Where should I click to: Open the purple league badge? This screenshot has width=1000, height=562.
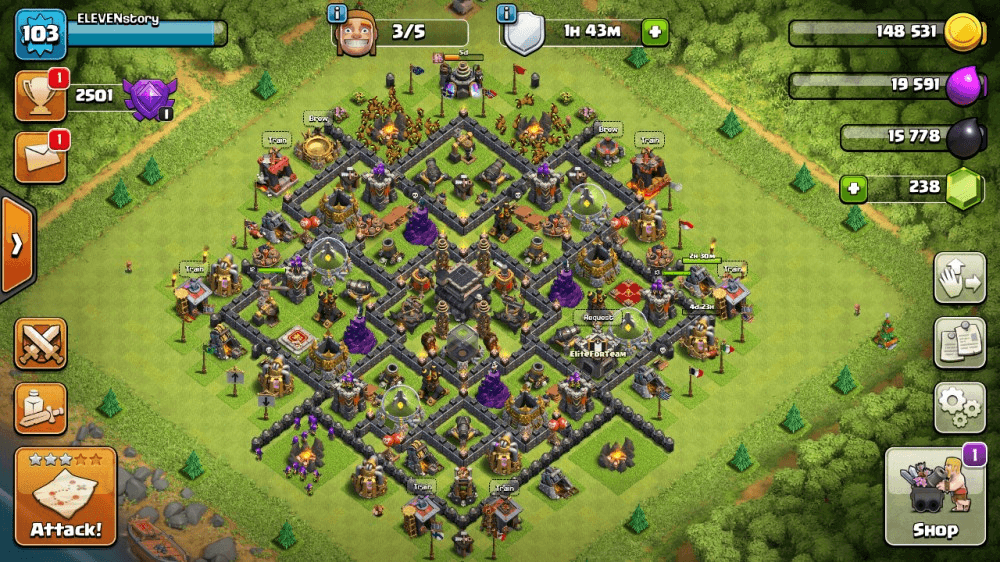[x=148, y=98]
